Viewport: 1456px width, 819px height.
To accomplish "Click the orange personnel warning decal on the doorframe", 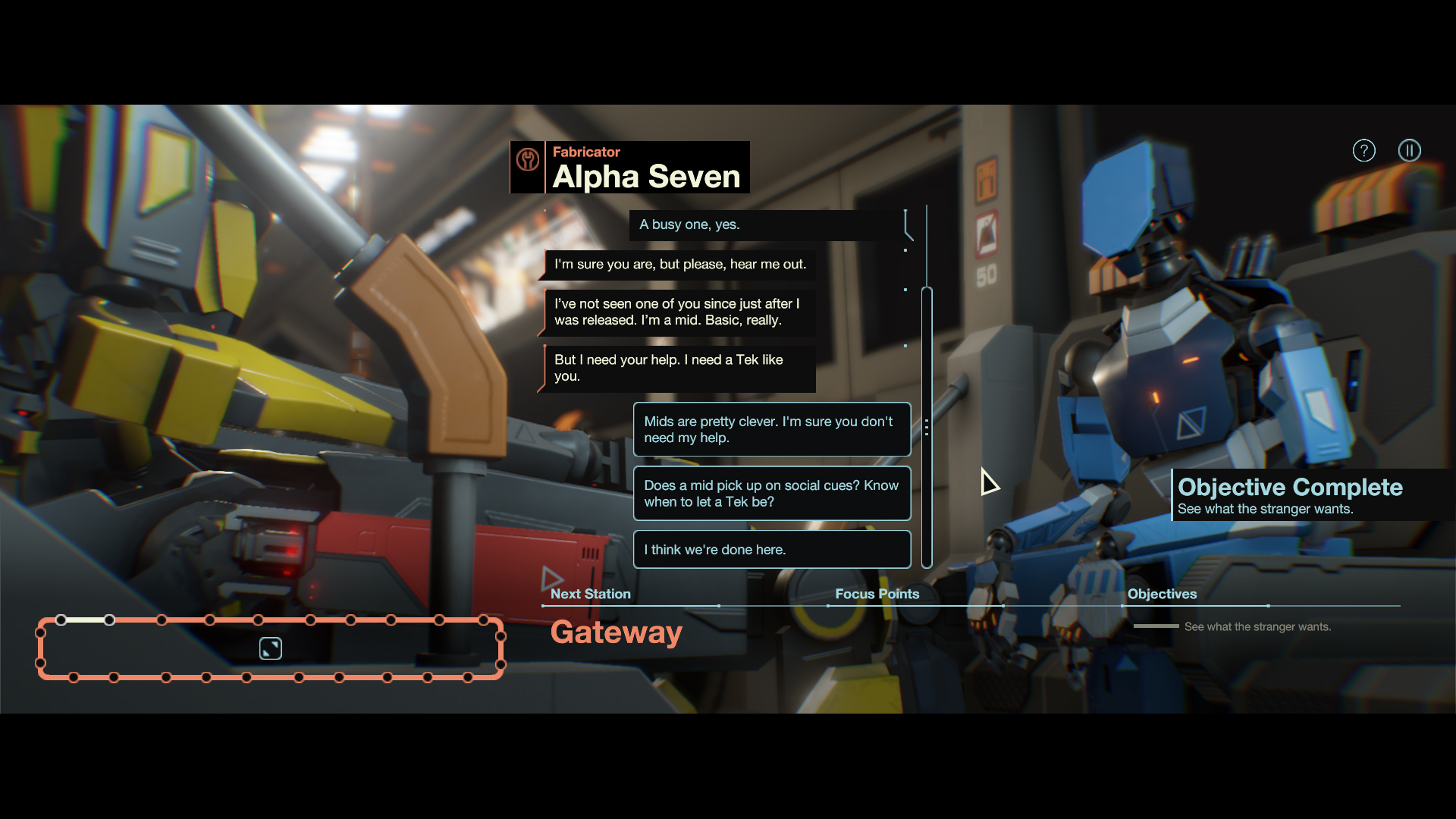I will (986, 180).
